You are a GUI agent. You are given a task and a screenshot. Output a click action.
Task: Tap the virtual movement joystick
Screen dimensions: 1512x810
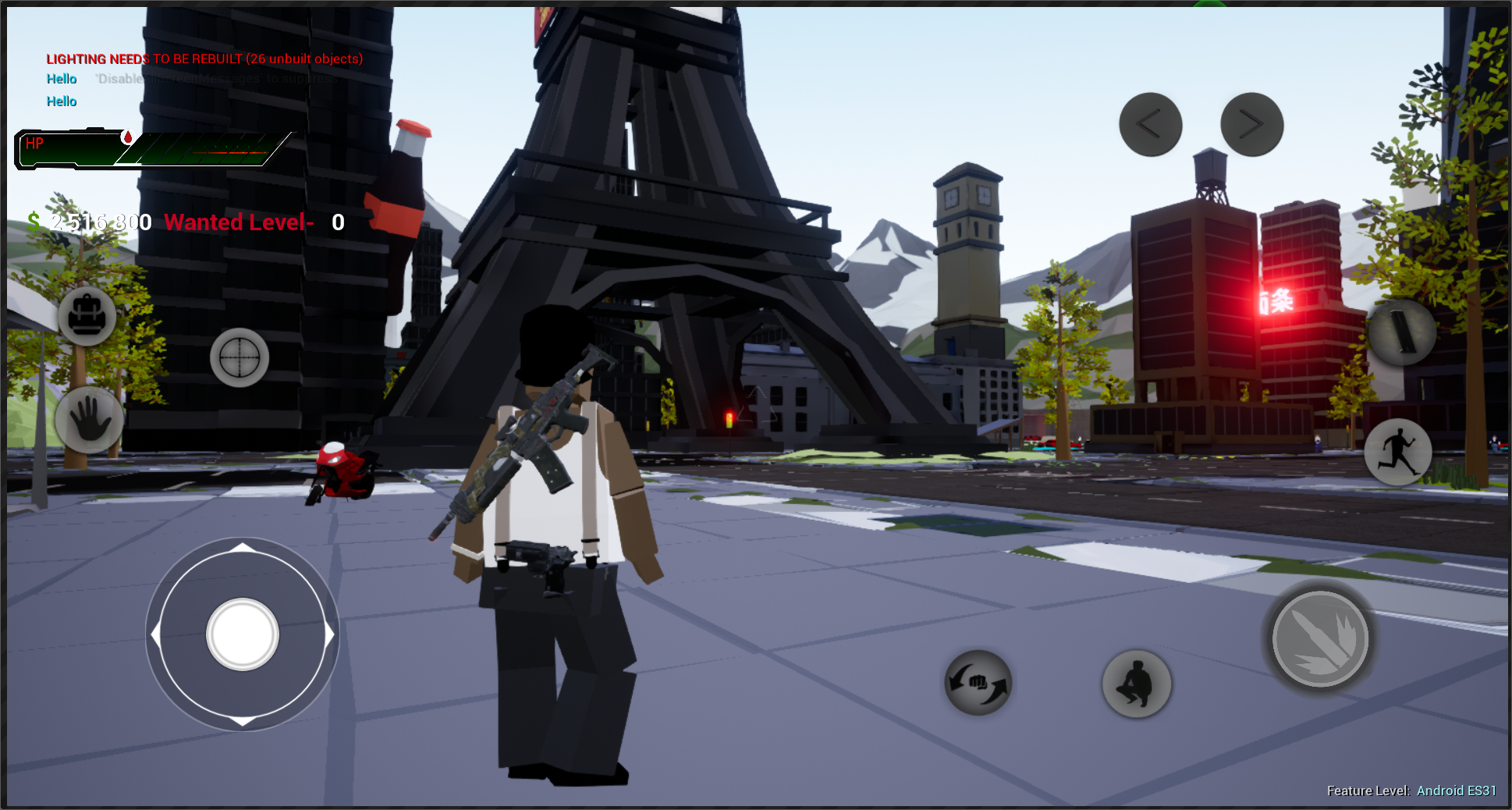pyautogui.click(x=242, y=634)
